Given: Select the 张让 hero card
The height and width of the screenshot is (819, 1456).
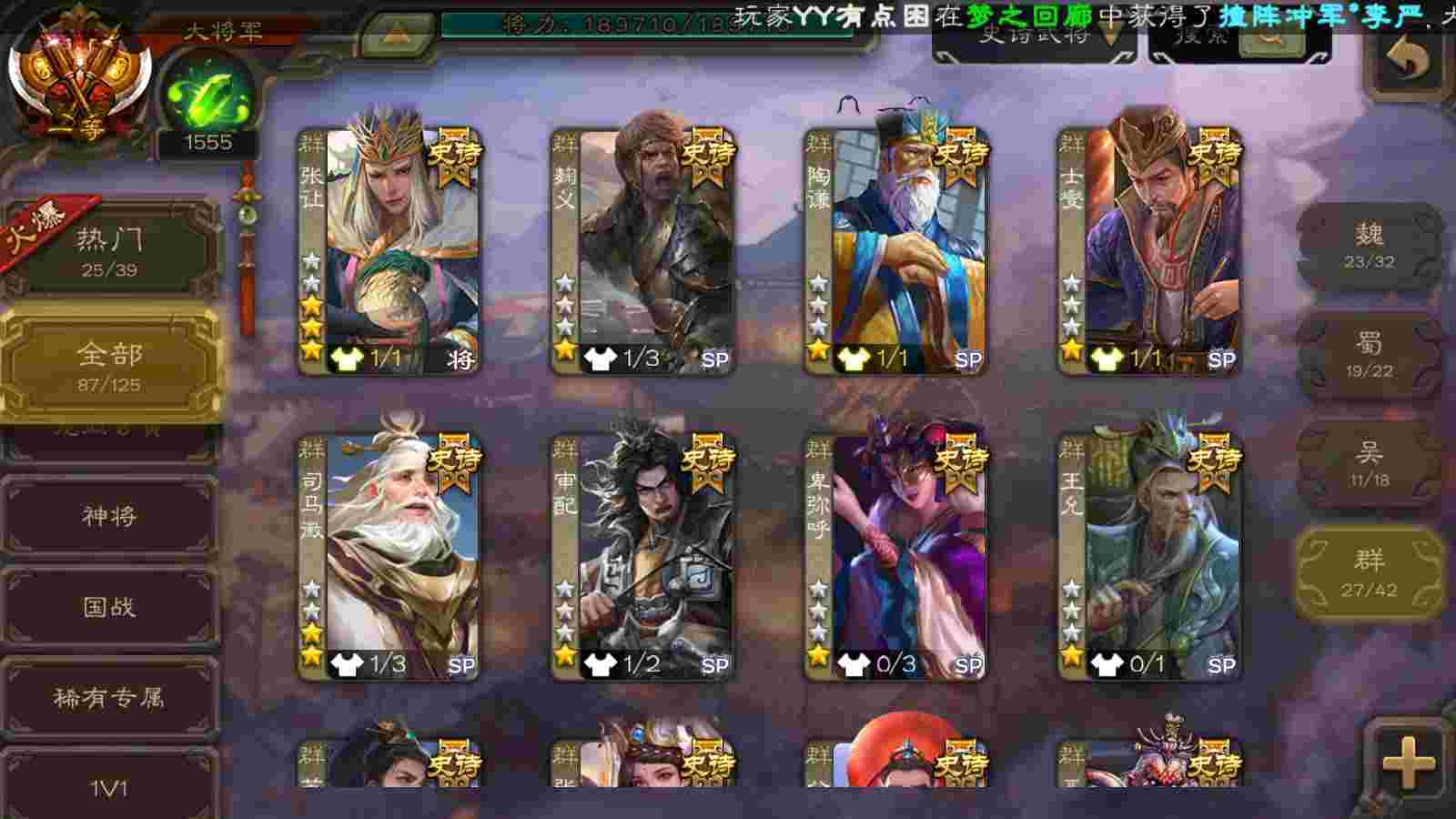Looking at the screenshot, I should point(389,250).
